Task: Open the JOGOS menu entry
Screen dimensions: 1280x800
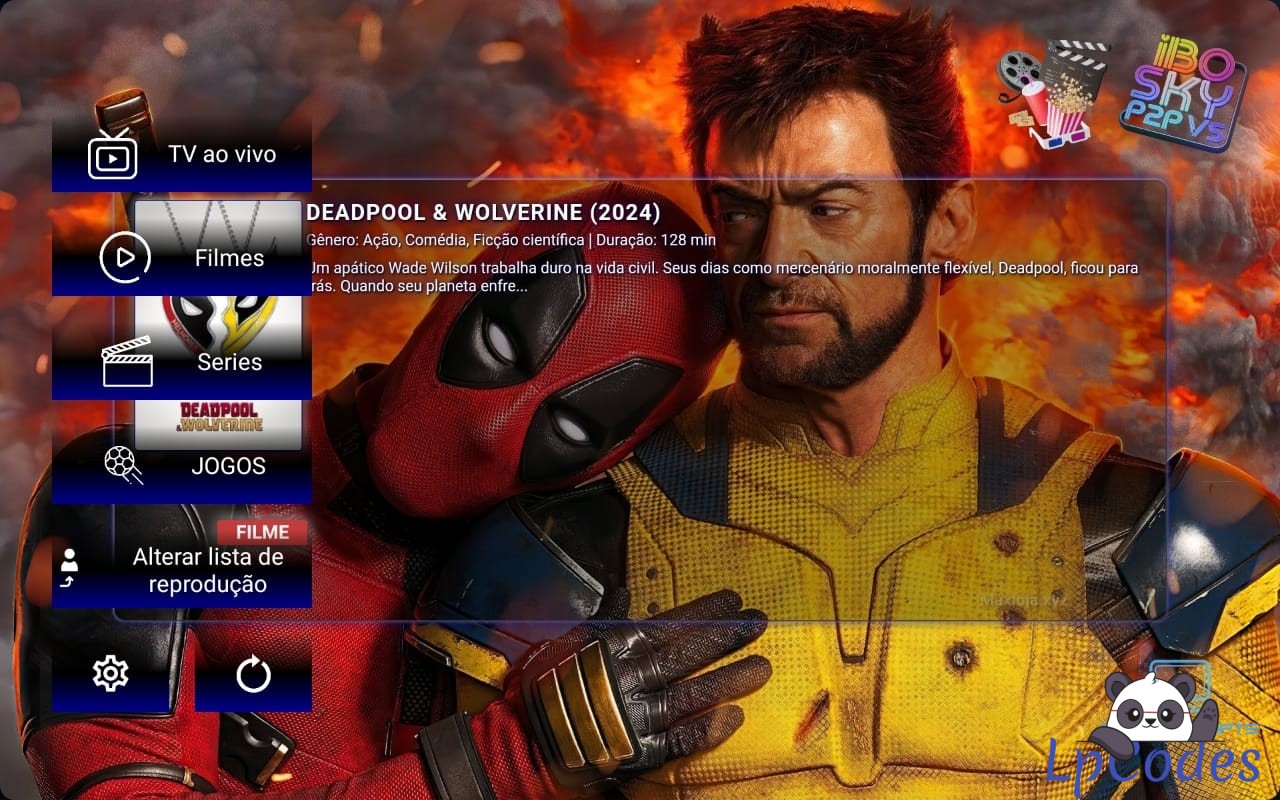Action: (182, 466)
